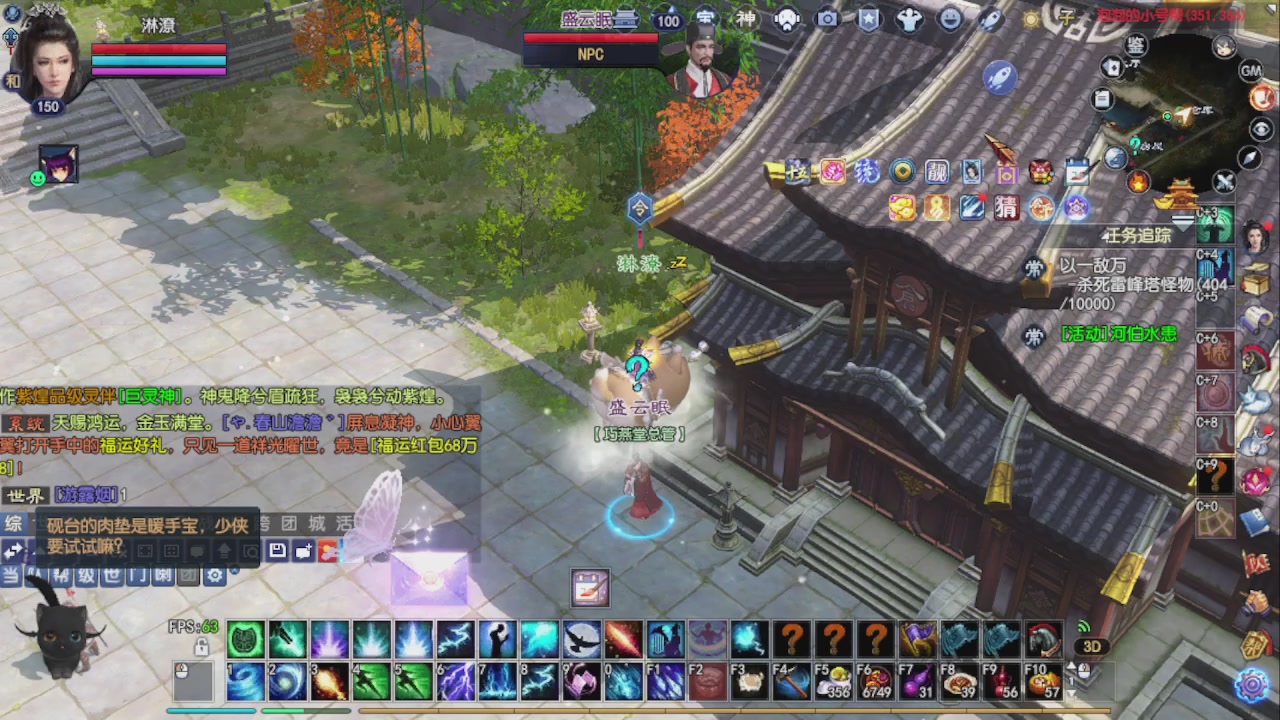1280x720 pixels.
Task: Toggle the 3D camera mode button
Action: [1092, 647]
